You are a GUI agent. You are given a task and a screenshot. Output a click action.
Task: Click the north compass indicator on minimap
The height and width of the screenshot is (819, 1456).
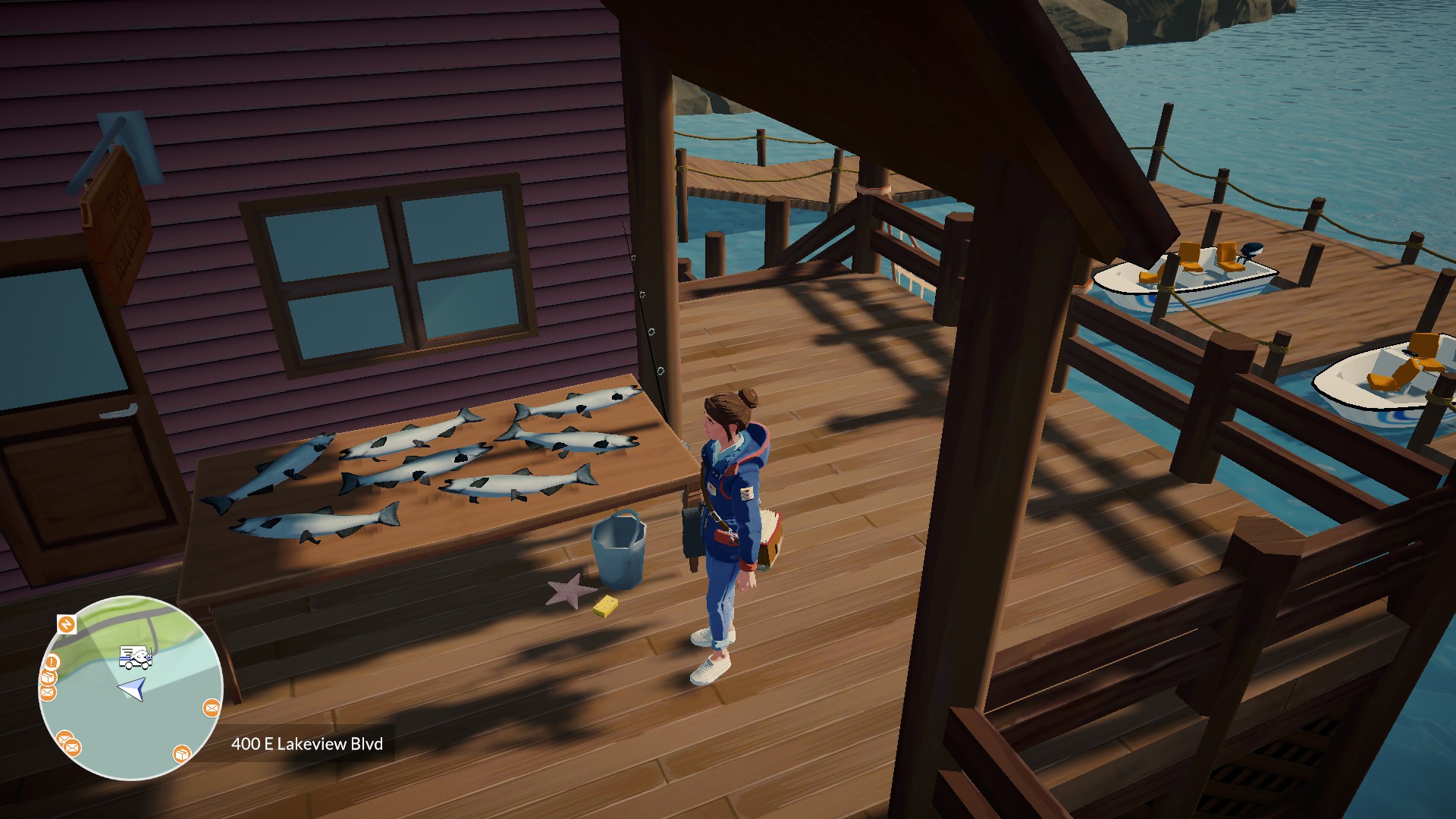coord(67,624)
